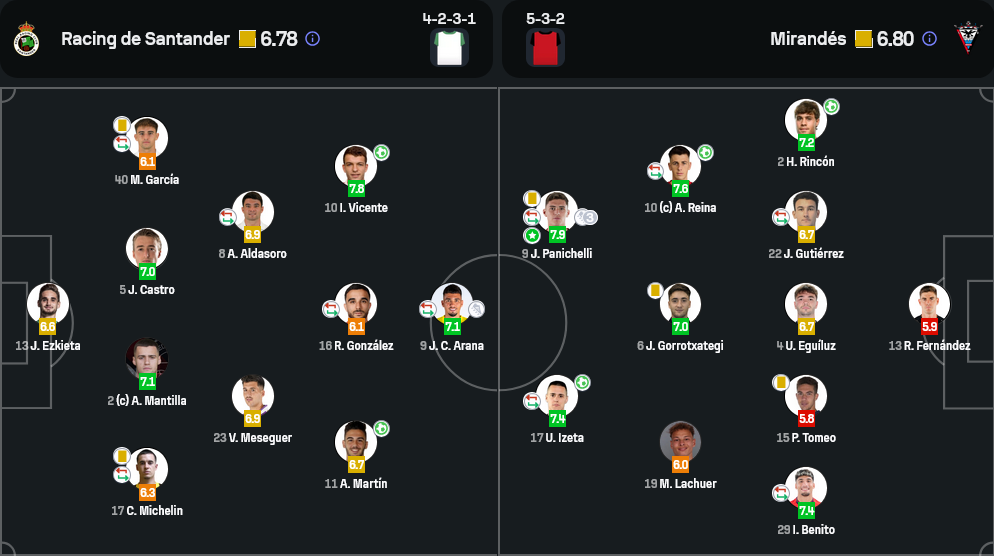The width and height of the screenshot is (994, 556).
Task: Choose striker J. C. Arana
Action: 452,304
